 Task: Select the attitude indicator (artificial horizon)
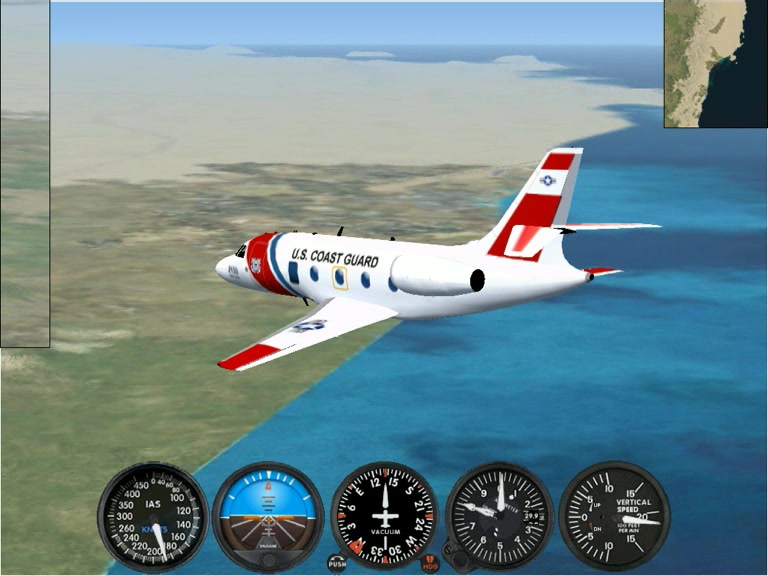tap(268, 517)
